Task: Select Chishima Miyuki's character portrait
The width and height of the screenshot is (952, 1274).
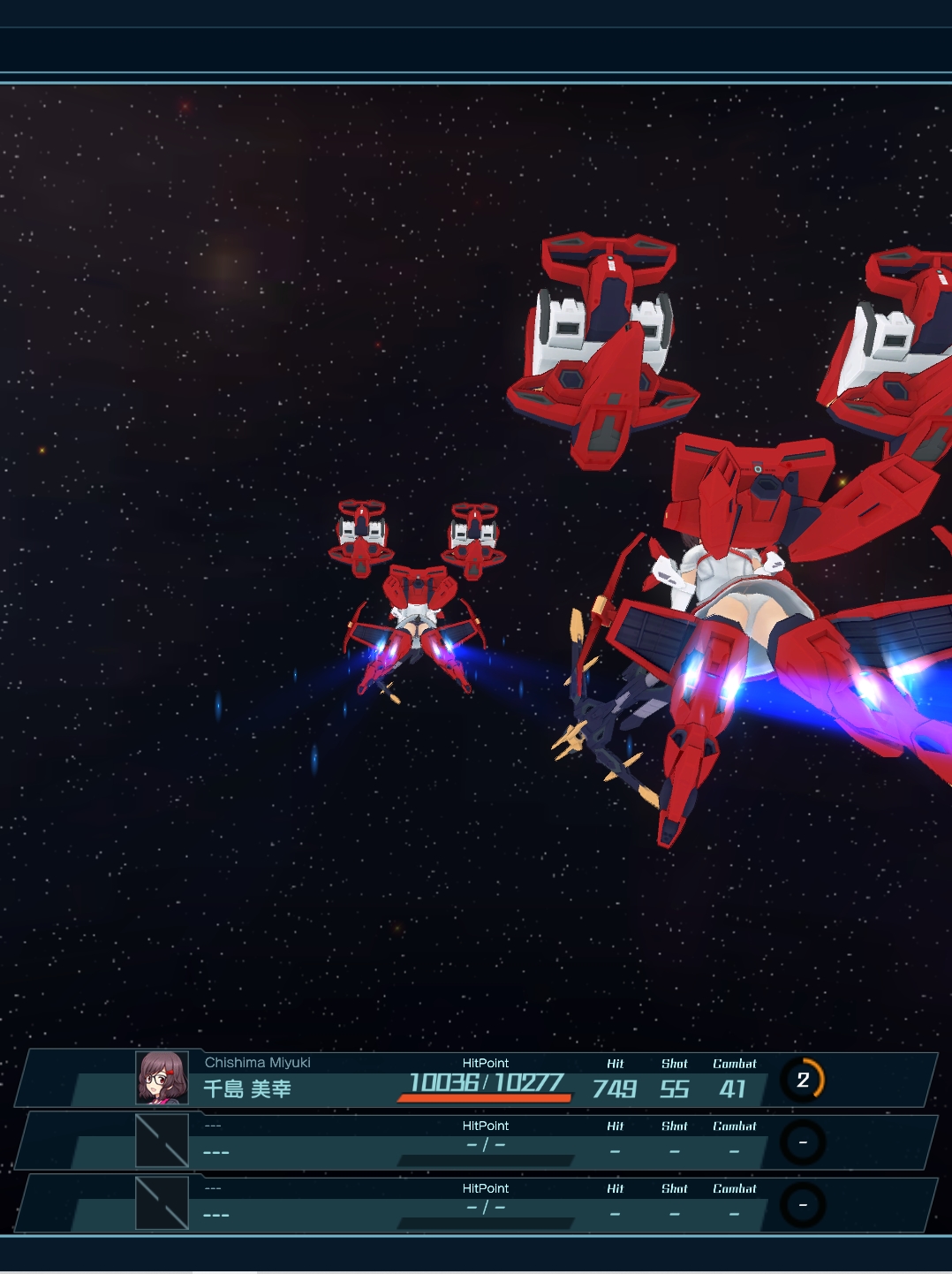Action: point(162,1078)
